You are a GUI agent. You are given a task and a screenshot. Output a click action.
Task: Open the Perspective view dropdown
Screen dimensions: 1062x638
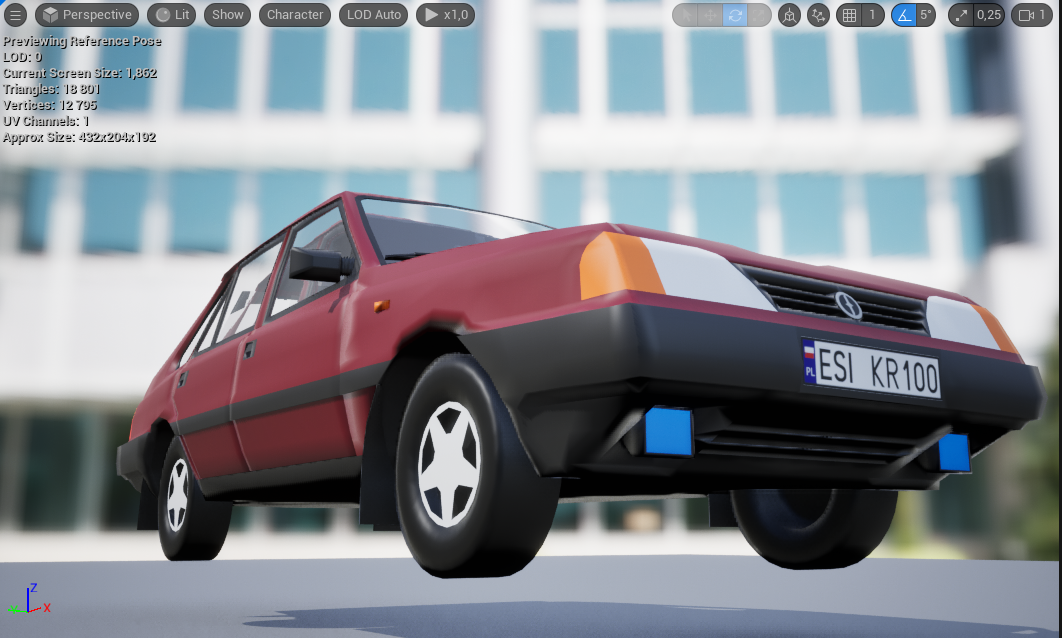[87, 15]
